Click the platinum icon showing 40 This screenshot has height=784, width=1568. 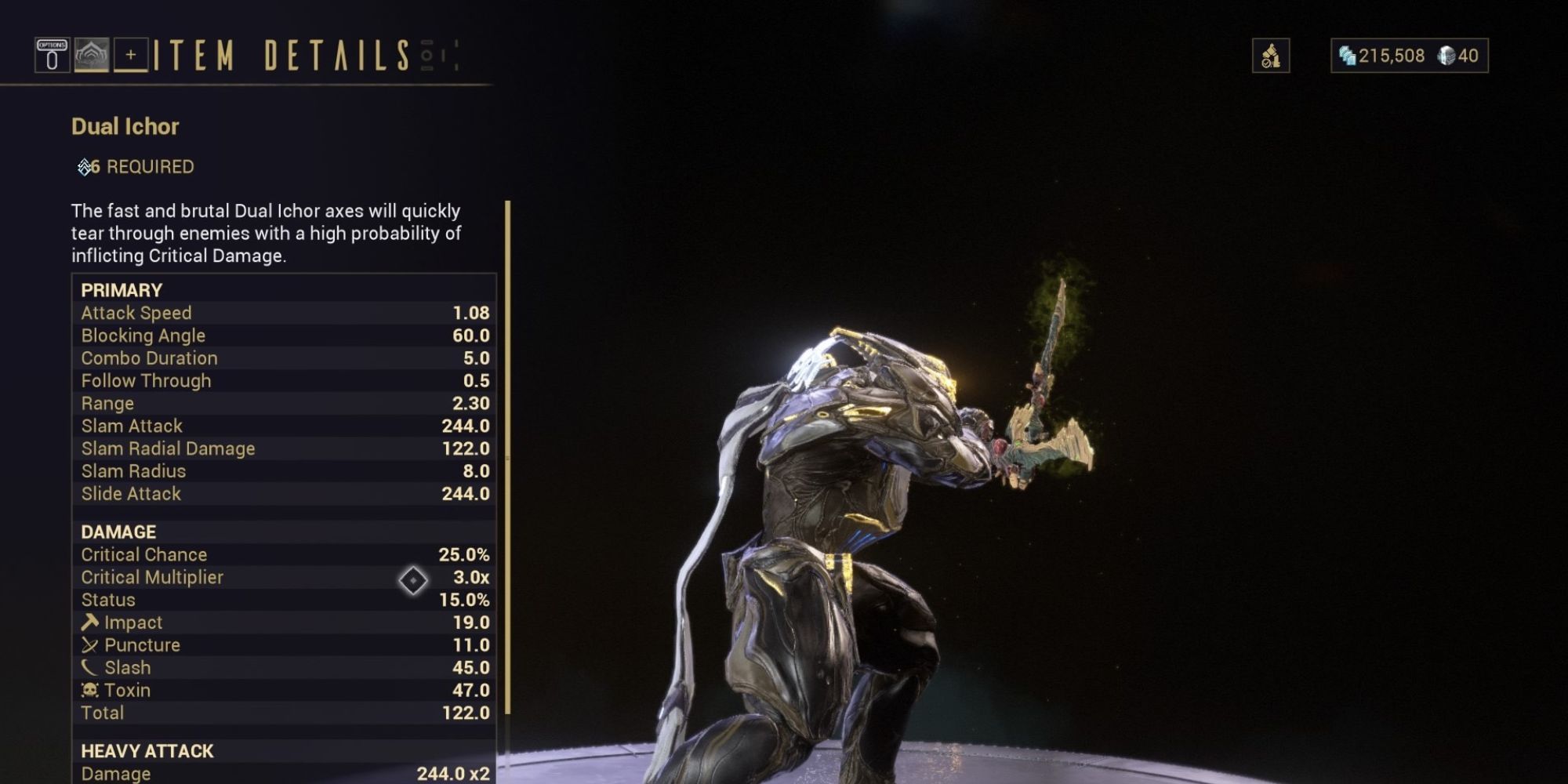[x=1446, y=56]
